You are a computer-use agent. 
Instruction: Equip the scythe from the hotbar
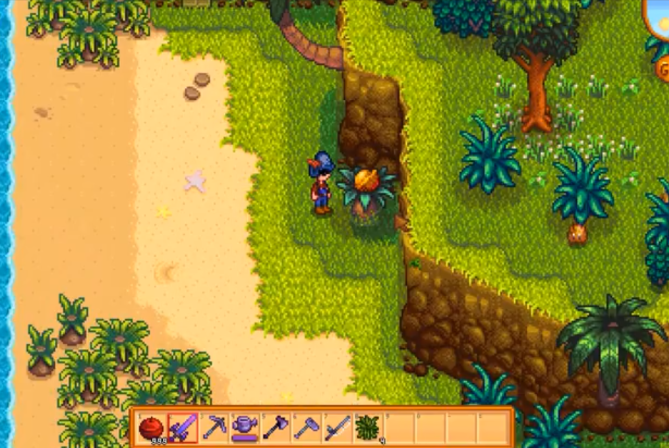[x=336, y=427]
